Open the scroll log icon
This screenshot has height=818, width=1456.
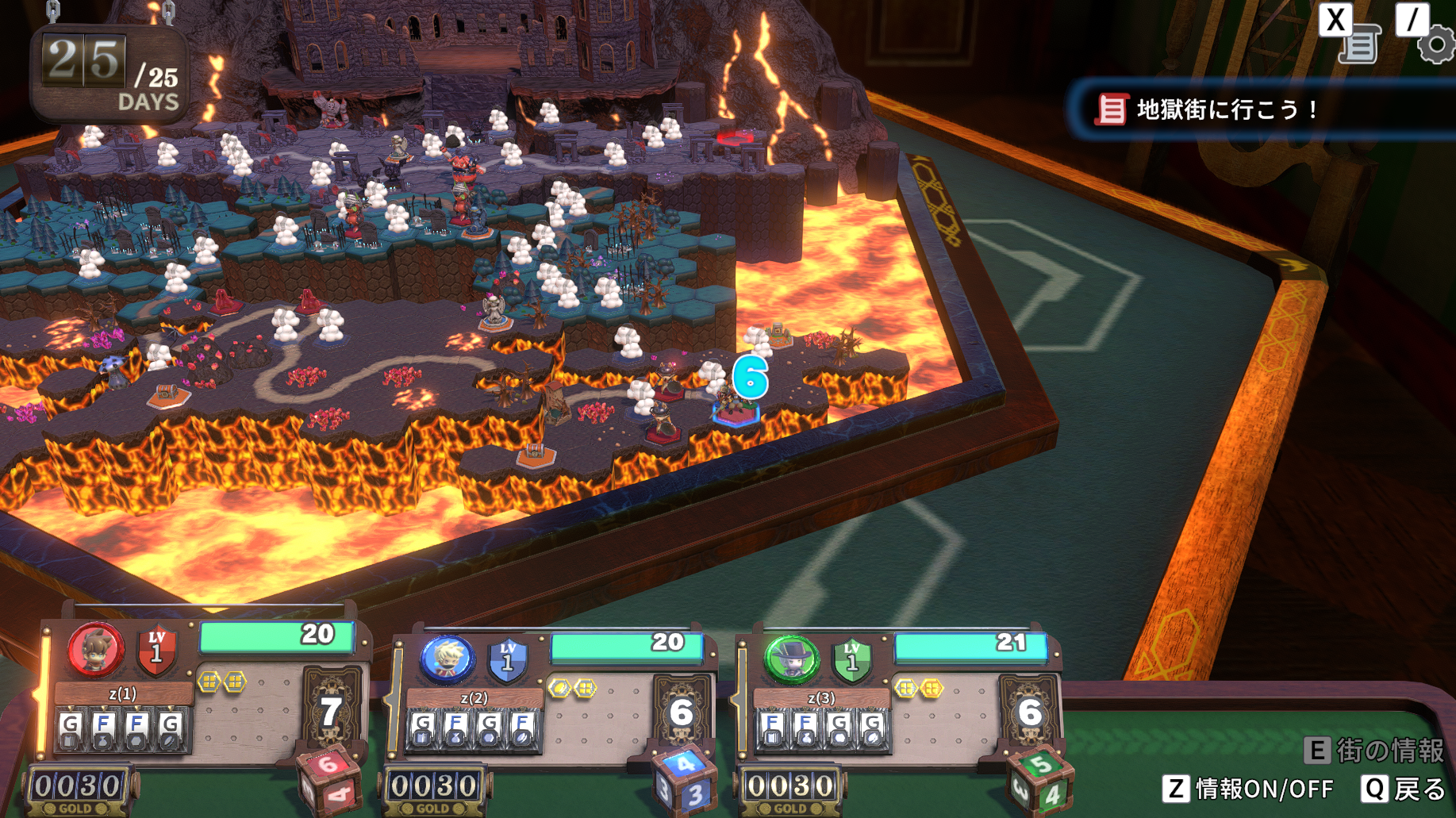1360,45
